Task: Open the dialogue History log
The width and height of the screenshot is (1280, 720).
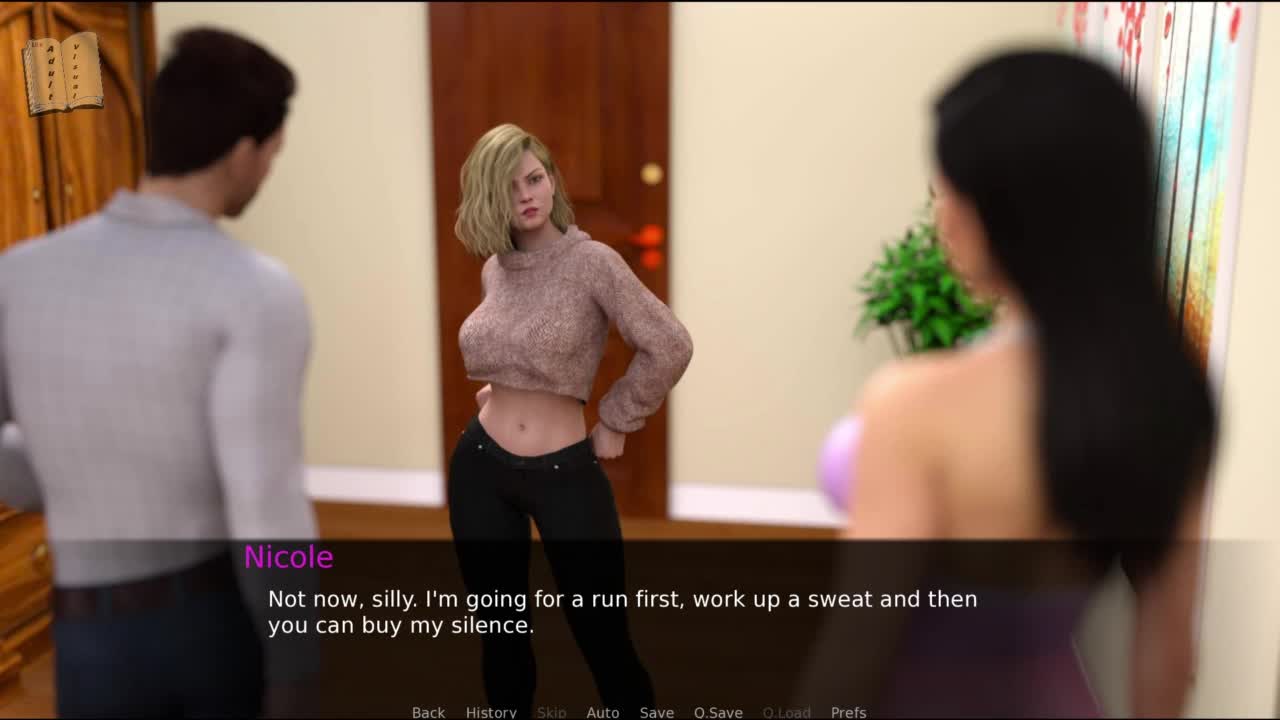Action: pyautogui.click(x=491, y=712)
